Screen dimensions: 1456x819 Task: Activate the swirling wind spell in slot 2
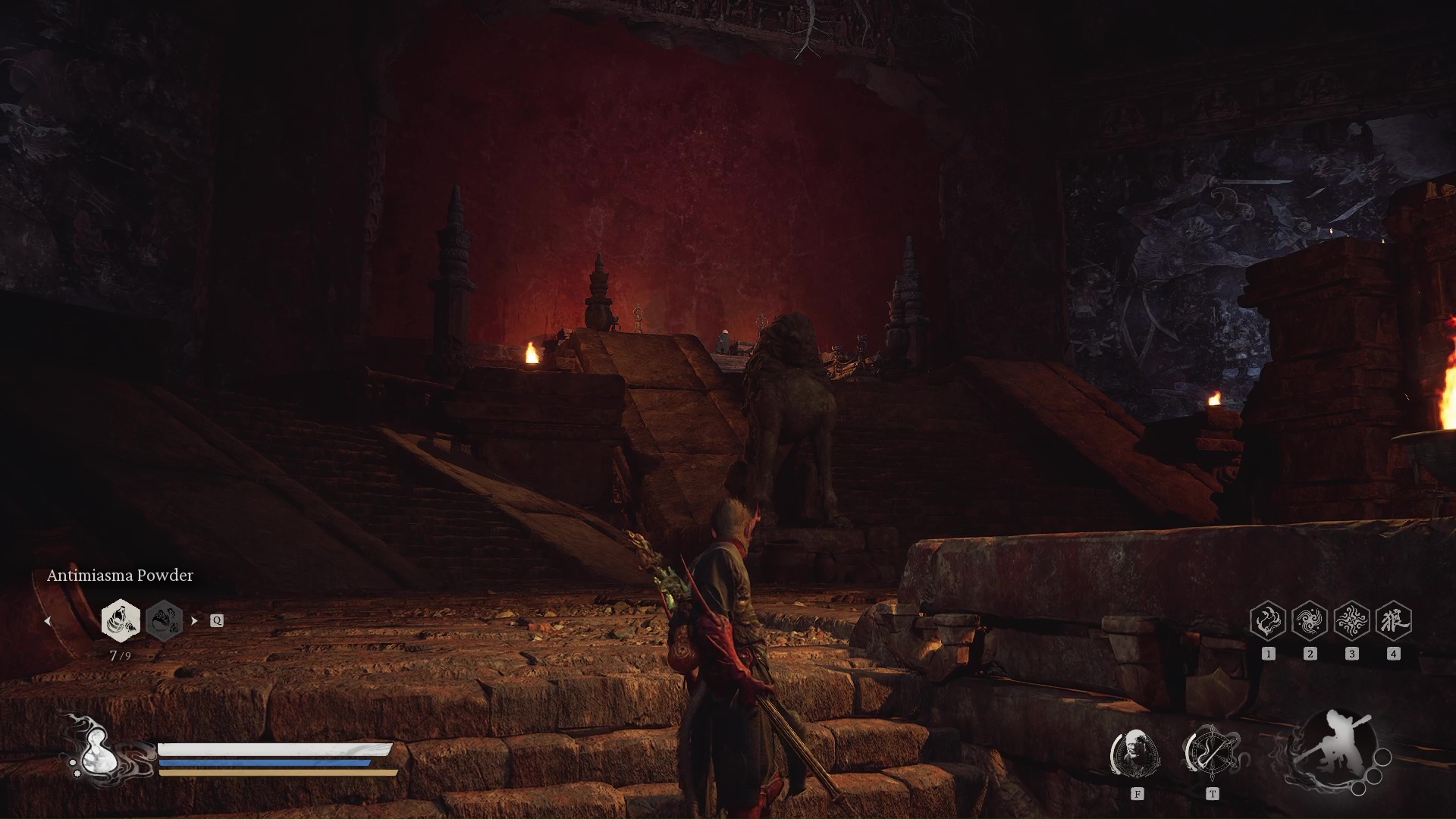tap(1310, 621)
